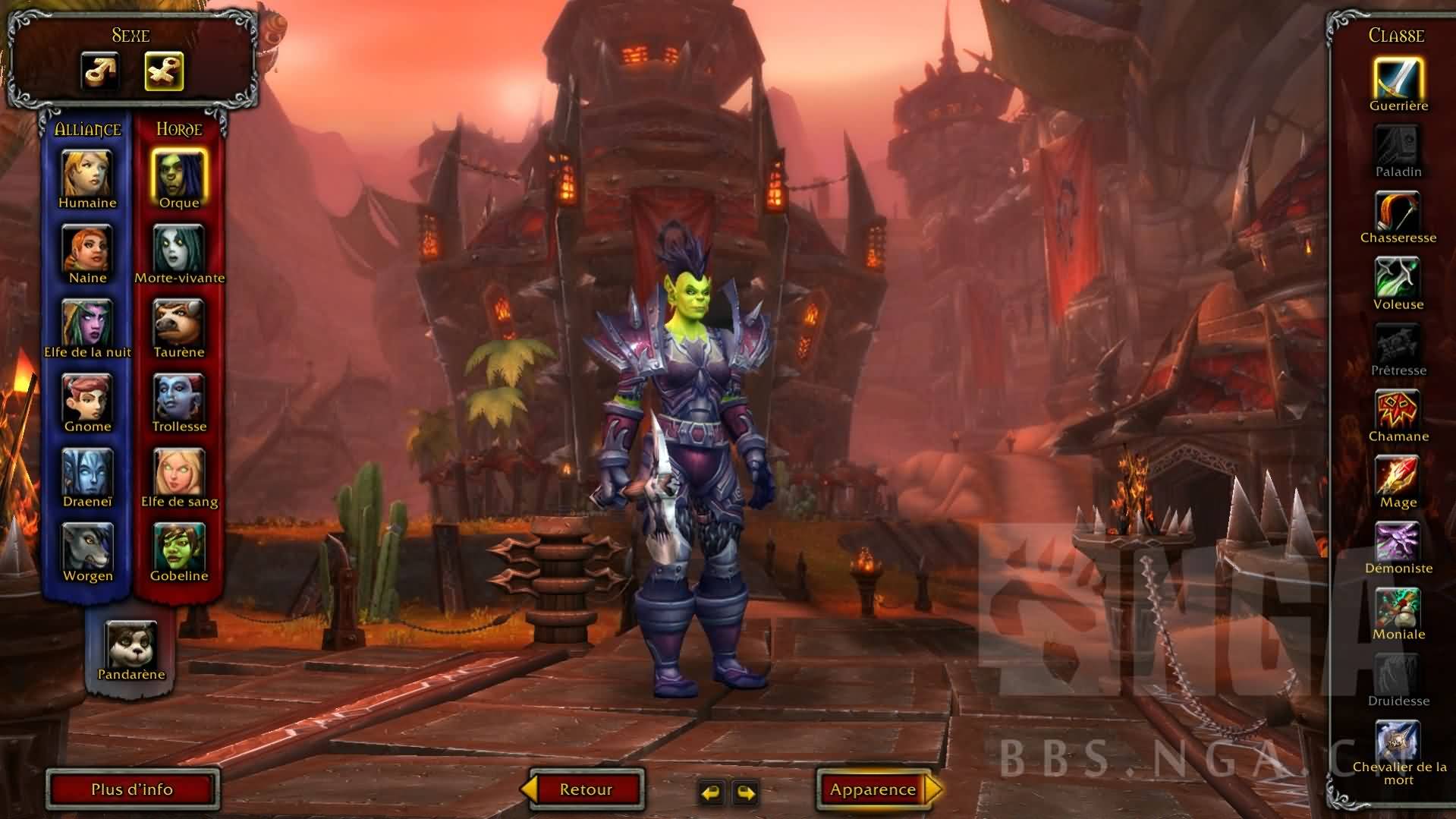1456x819 pixels.
Task: Go back with the Retour button
Action: 585,789
